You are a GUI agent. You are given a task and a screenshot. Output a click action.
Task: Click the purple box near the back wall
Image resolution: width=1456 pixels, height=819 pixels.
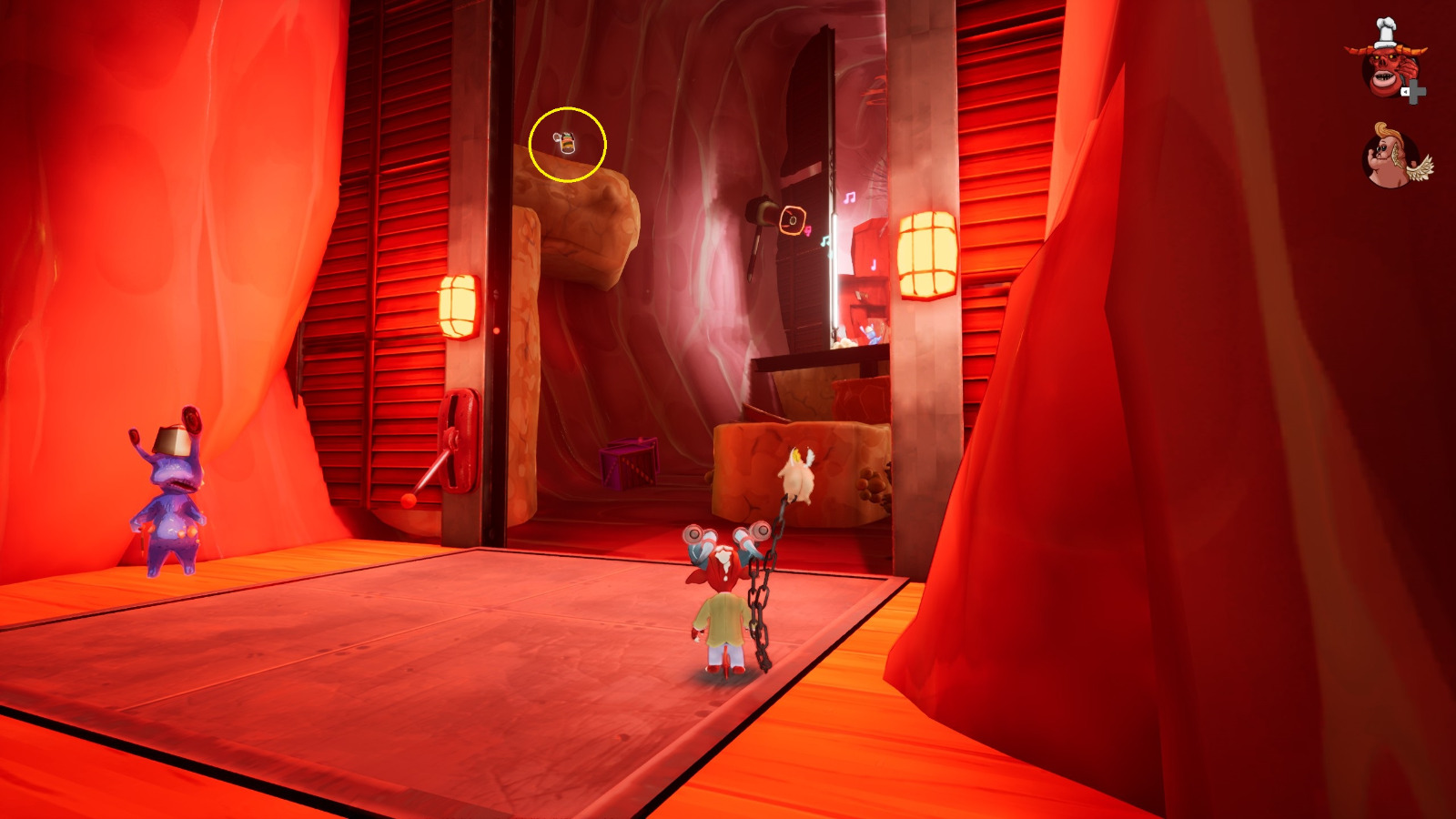[628, 464]
